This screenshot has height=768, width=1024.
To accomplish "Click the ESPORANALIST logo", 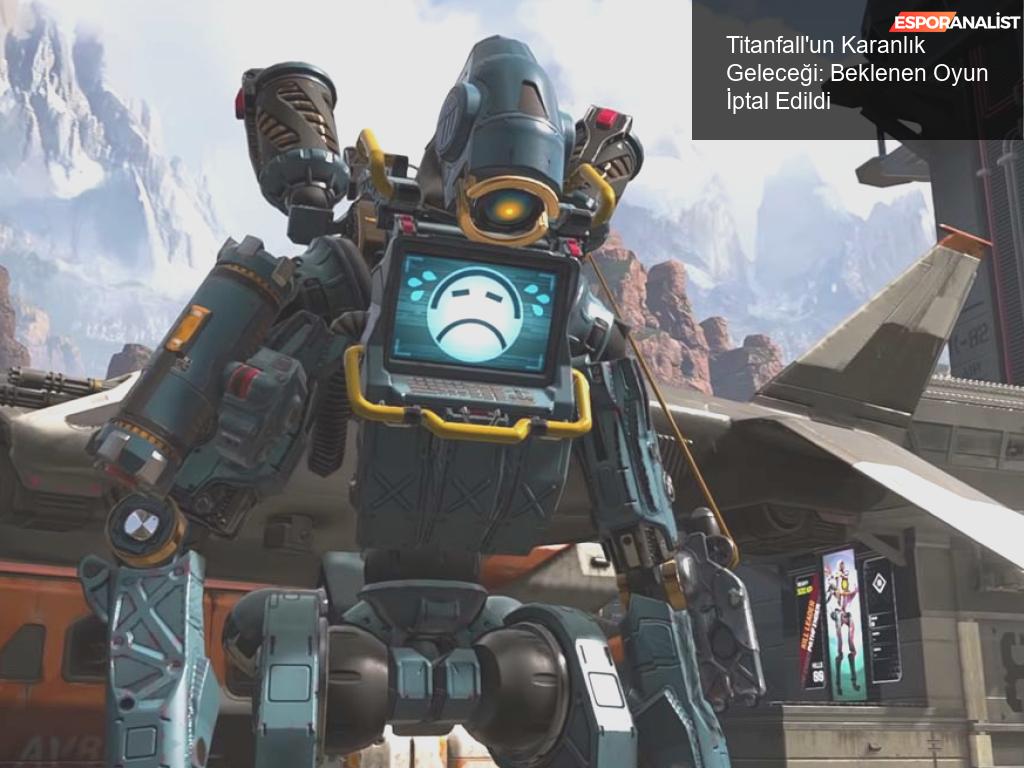I will 955,22.
